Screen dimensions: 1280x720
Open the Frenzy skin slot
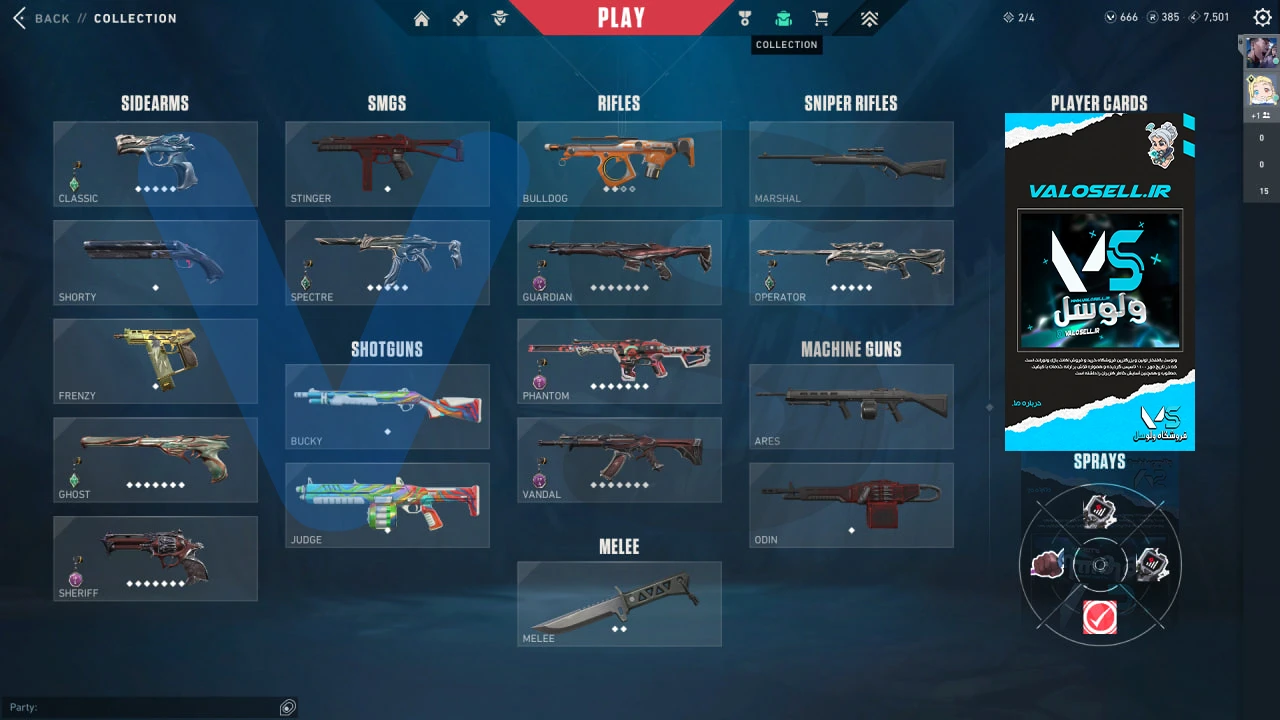click(x=155, y=361)
